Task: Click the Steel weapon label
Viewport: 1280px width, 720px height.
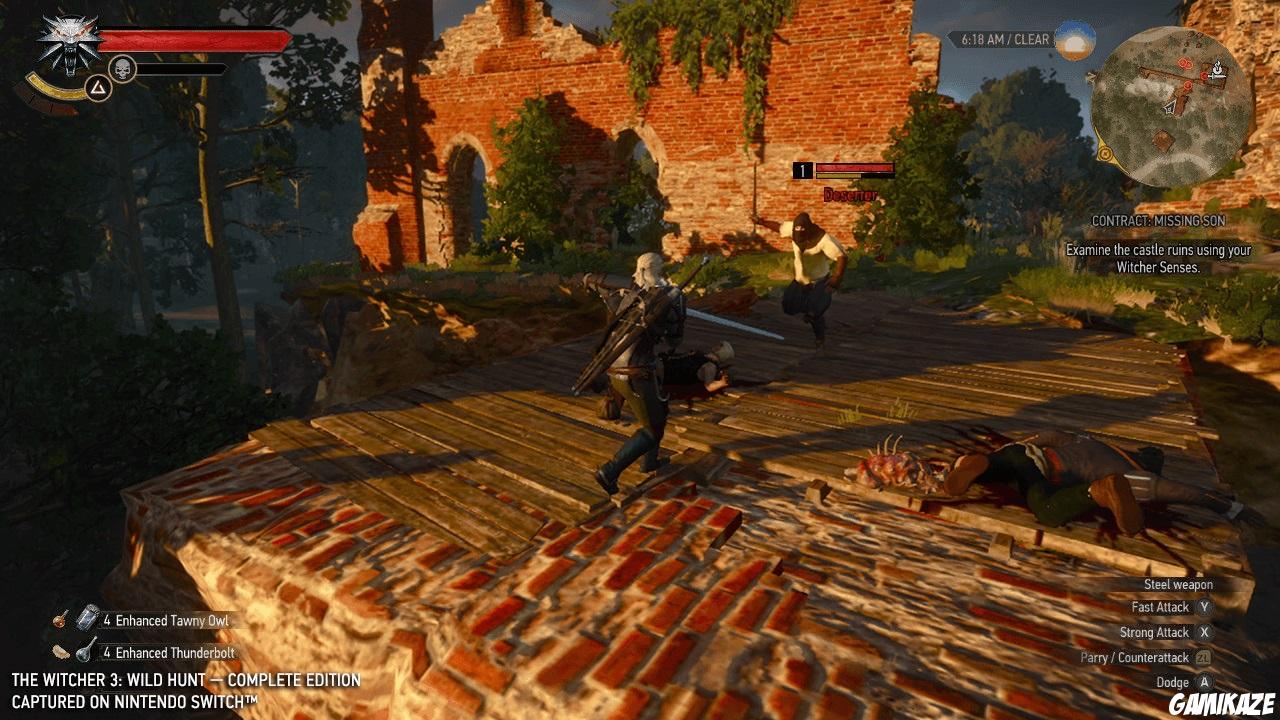Action: click(x=1177, y=584)
